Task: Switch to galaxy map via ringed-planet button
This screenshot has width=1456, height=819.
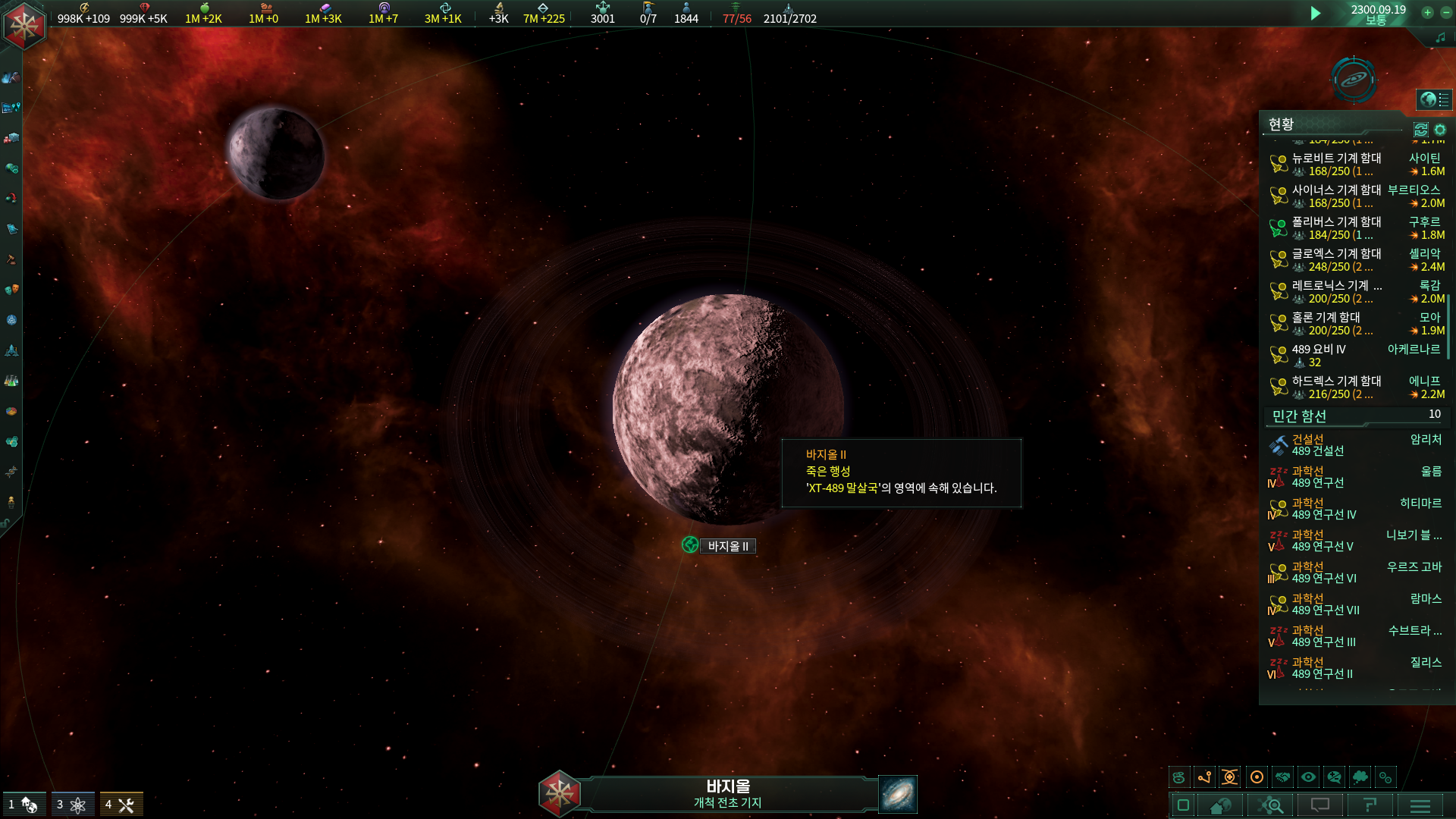Action: pyautogui.click(x=1354, y=79)
